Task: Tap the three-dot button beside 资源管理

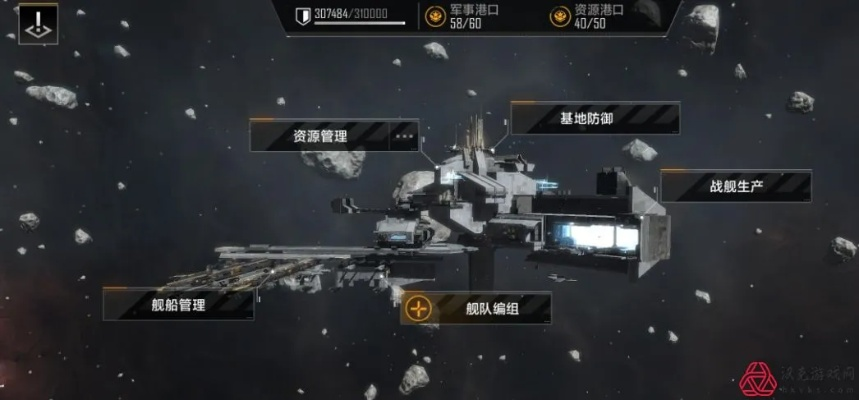Action: [x=404, y=135]
